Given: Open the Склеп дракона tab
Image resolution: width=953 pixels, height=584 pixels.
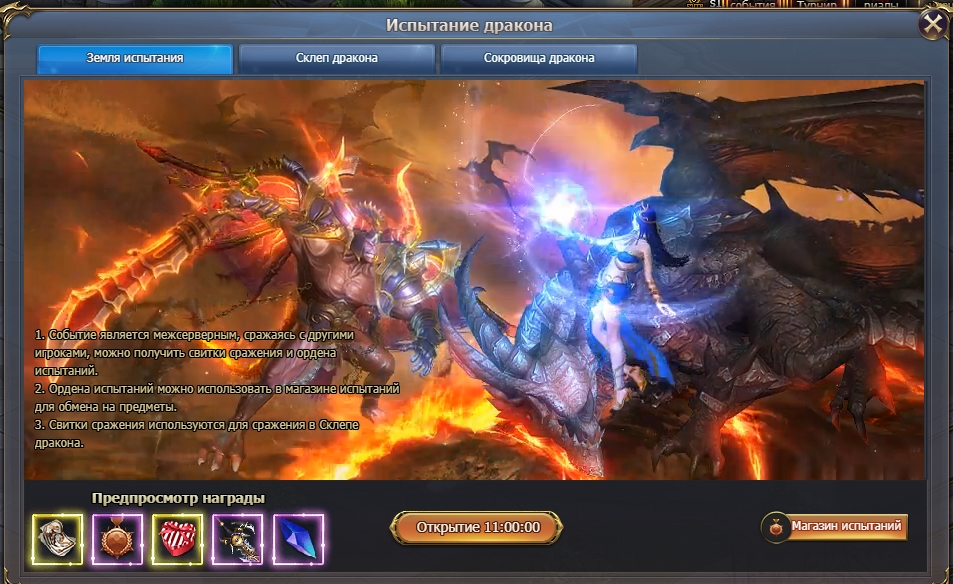Looking at the screenshot, I should (x=337, y=58).
